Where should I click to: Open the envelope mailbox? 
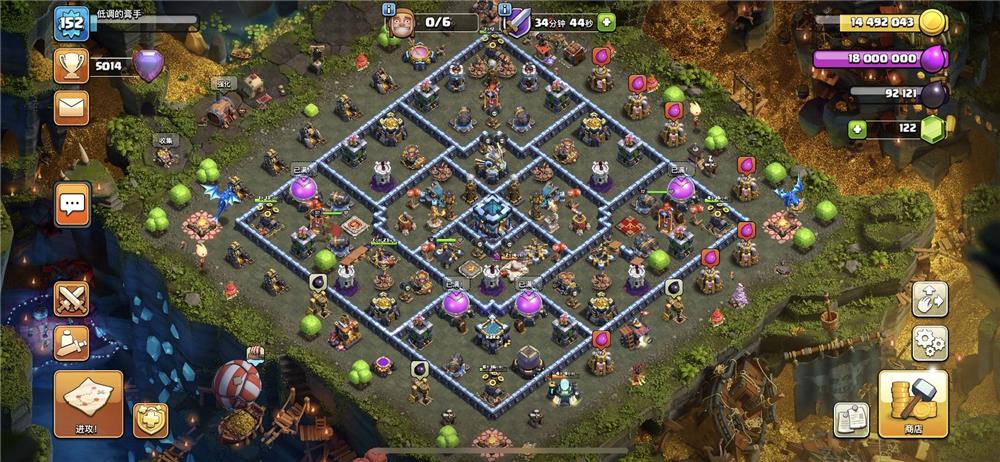(x=72, y=107)
